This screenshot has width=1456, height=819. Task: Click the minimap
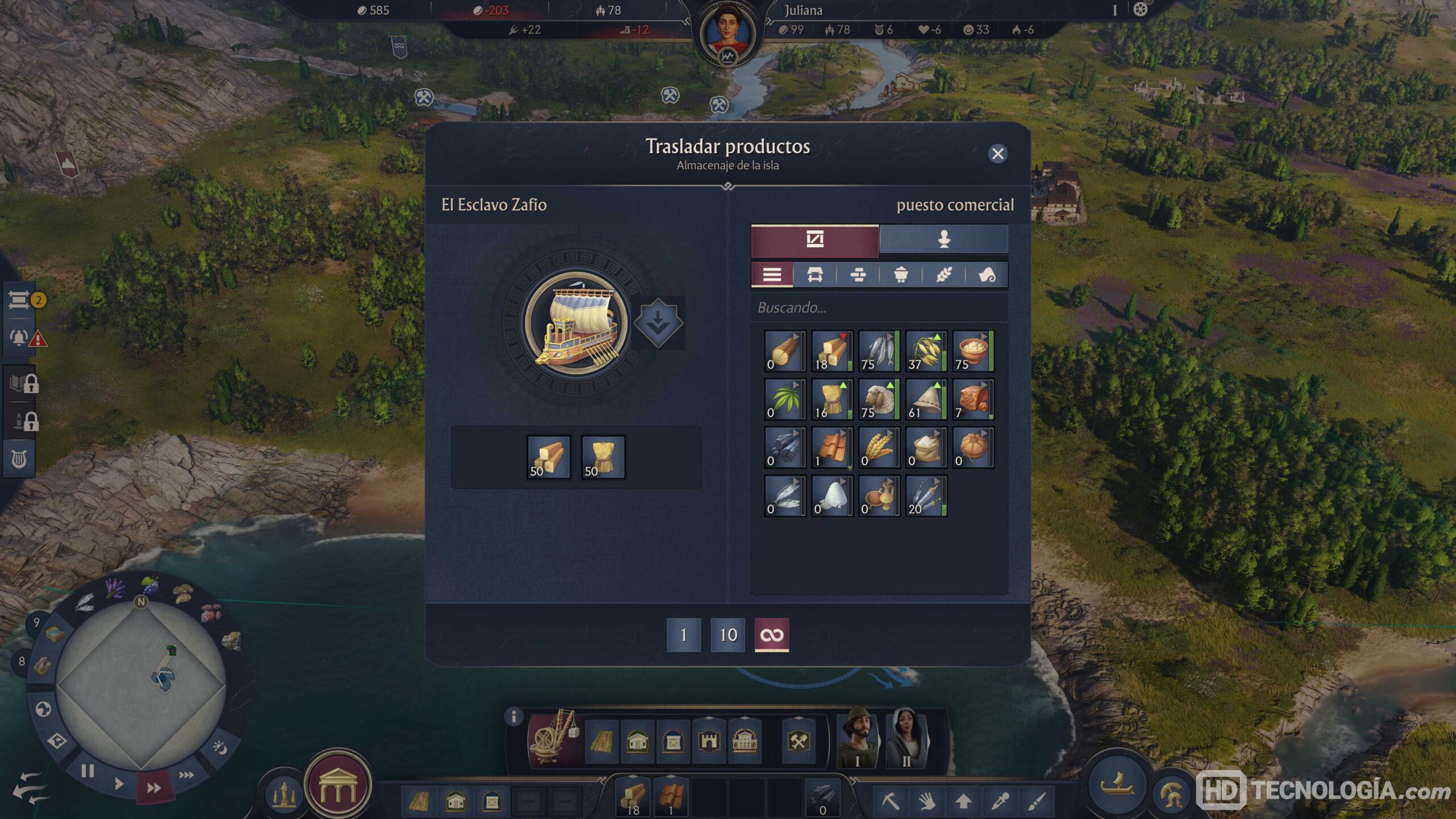click(141, 682)
